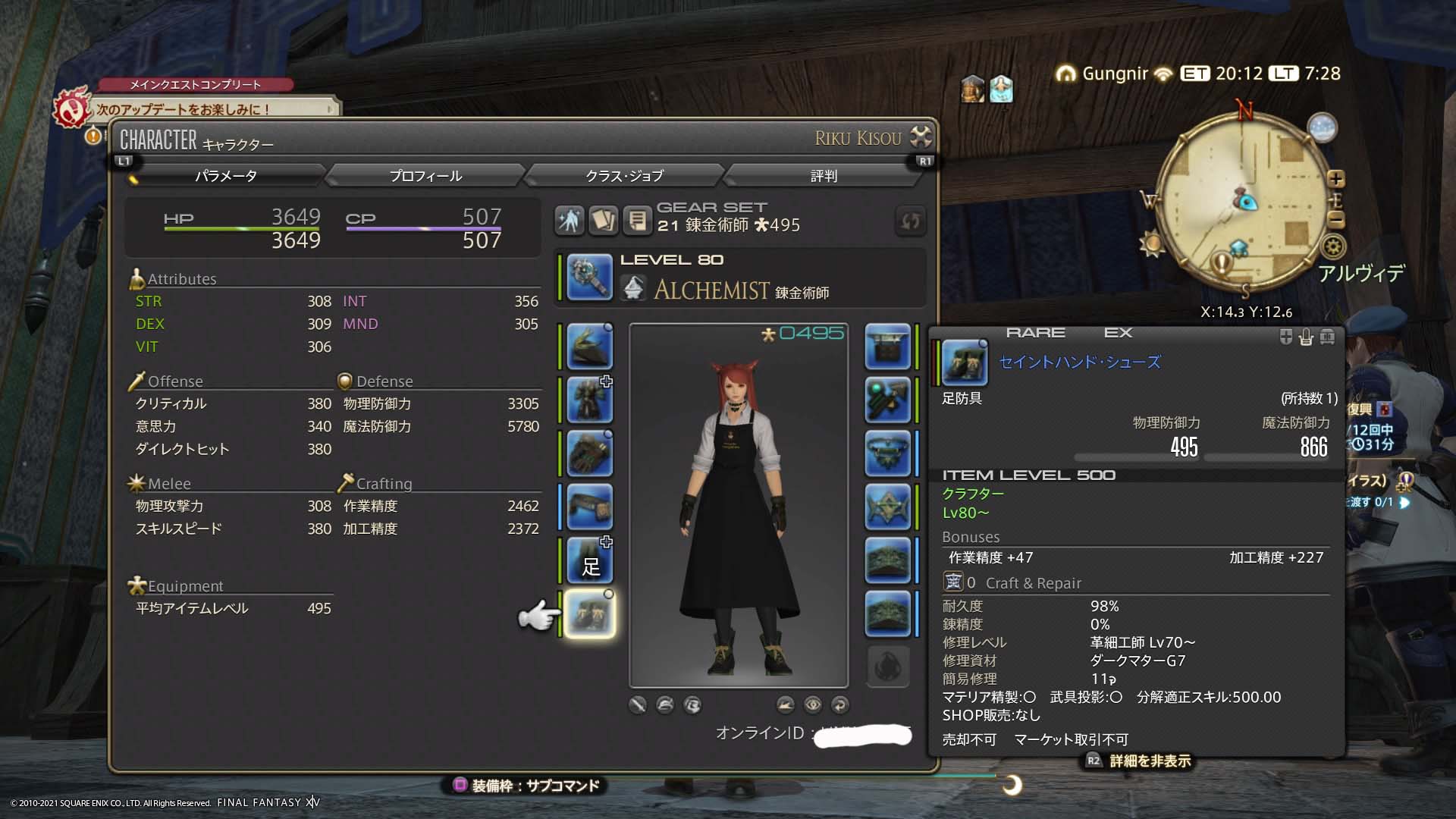Screen dimensions: 1456x819
Task: Choose the gloves equipment slot
Action: (x=589, y=453)
